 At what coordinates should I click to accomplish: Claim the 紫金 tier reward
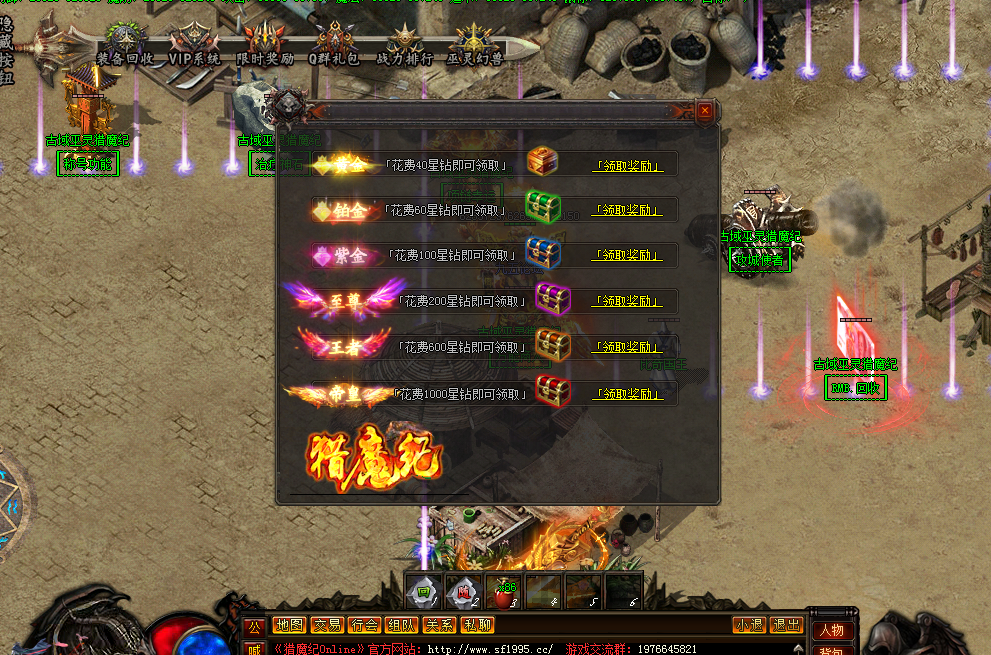pos(627,256)
